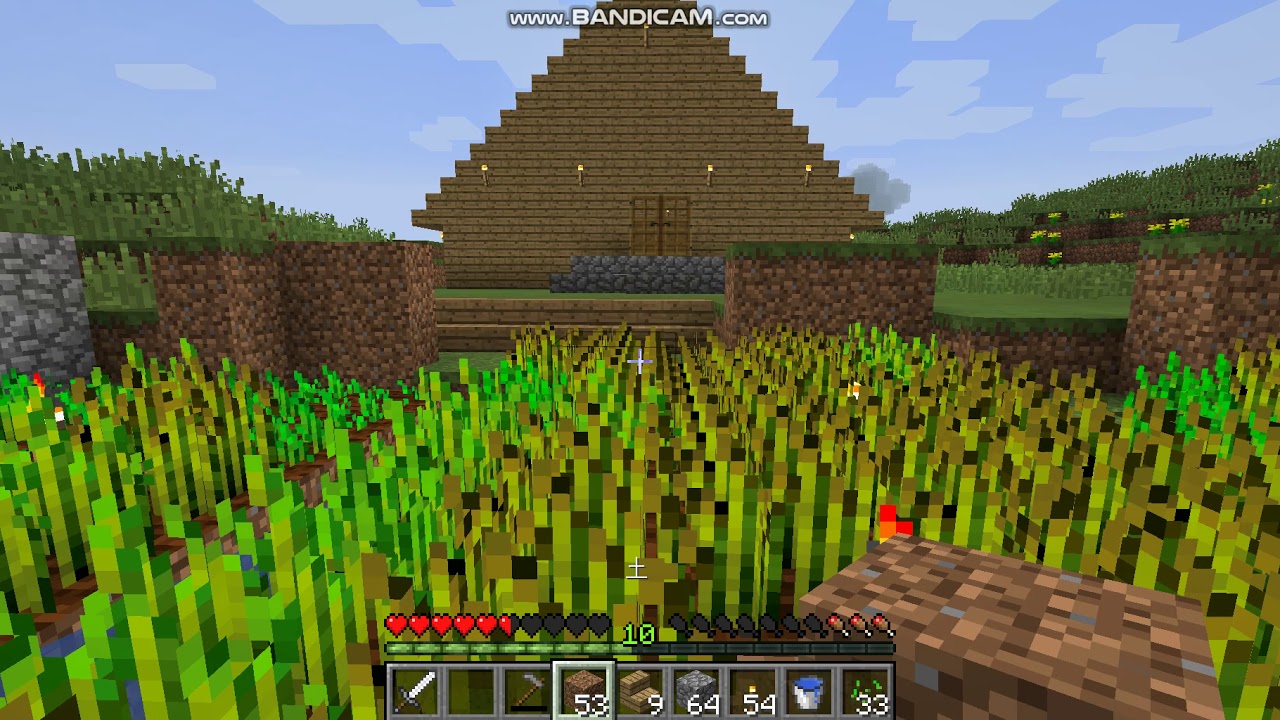
Task: Click the rightmost hunger drumstick icon
Action: tap(882, 623)
